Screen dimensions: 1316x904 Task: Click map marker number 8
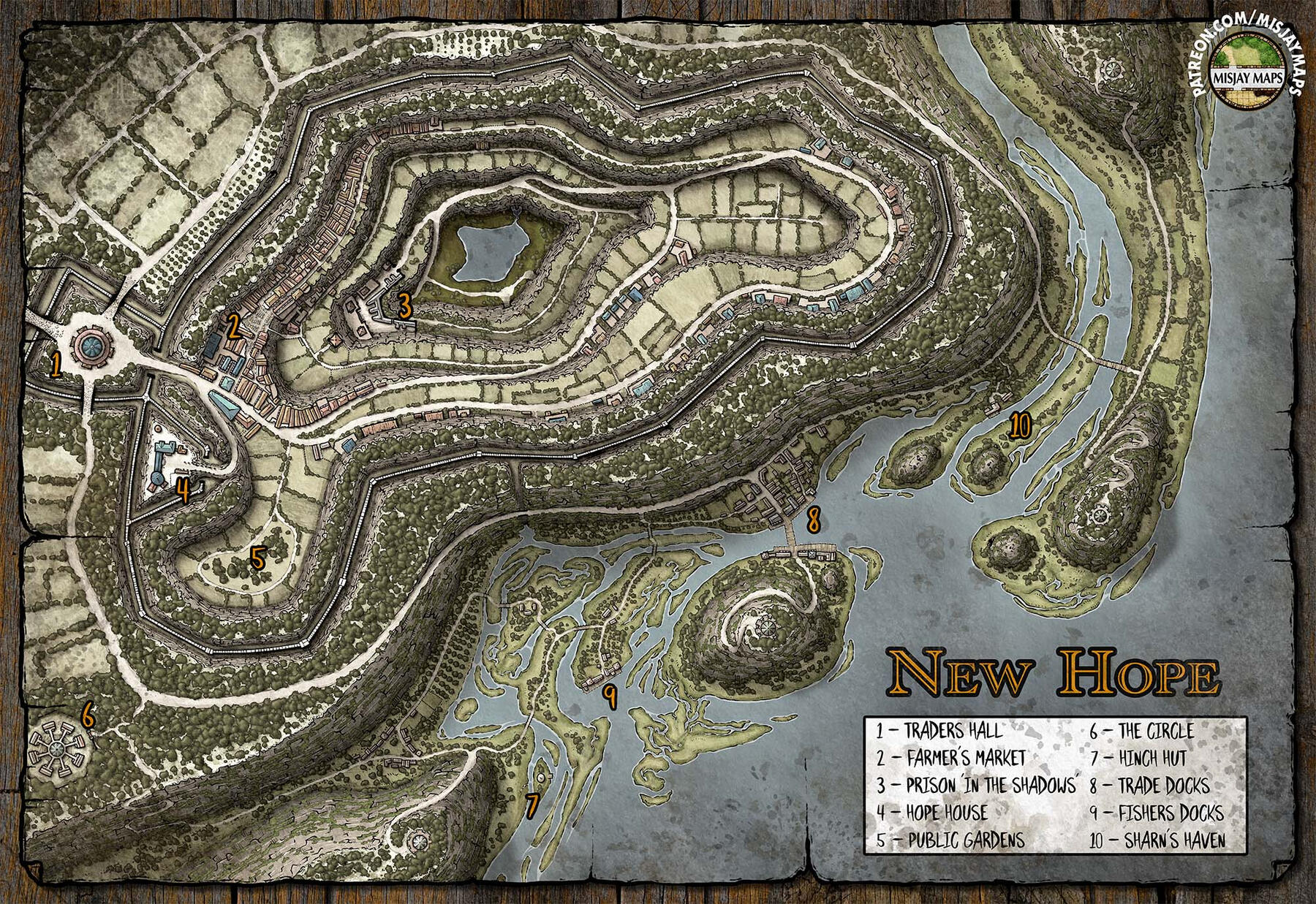point(813,520)
